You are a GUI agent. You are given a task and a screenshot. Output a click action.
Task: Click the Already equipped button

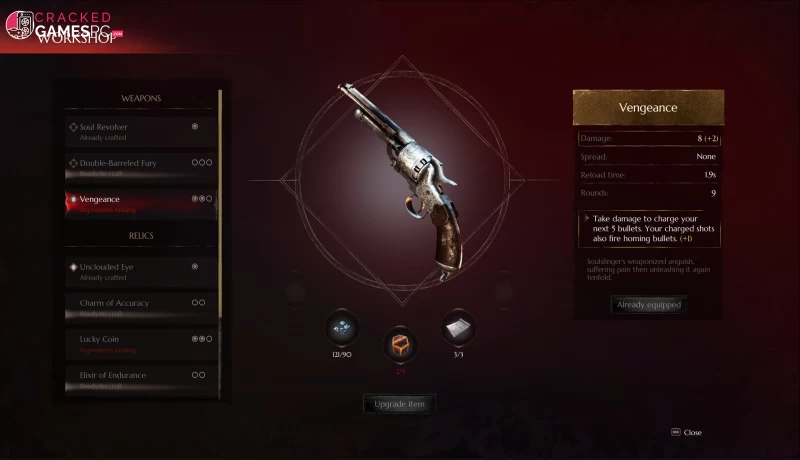pos(648,305)
